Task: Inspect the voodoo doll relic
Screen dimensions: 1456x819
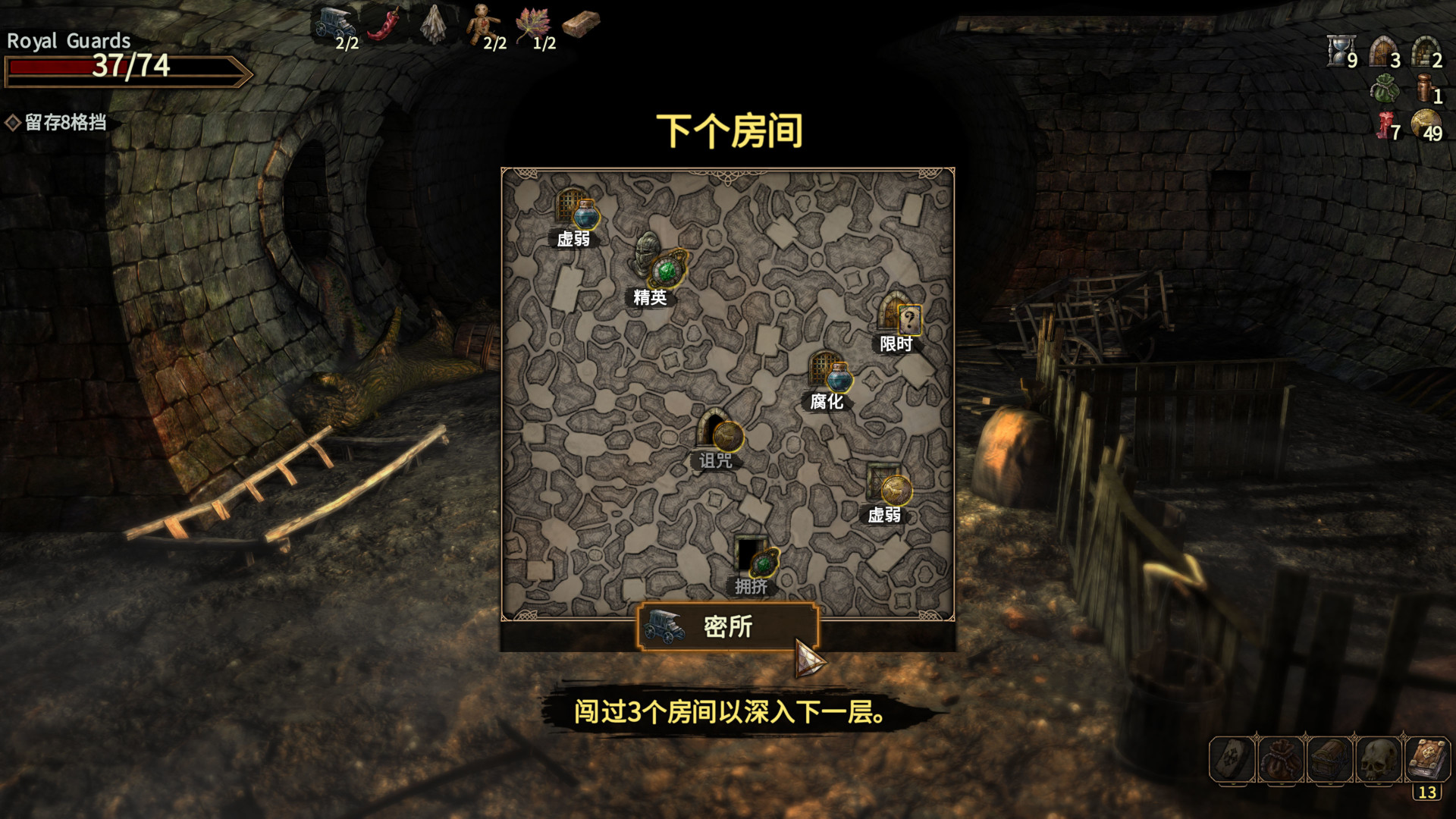Action: 482,24
